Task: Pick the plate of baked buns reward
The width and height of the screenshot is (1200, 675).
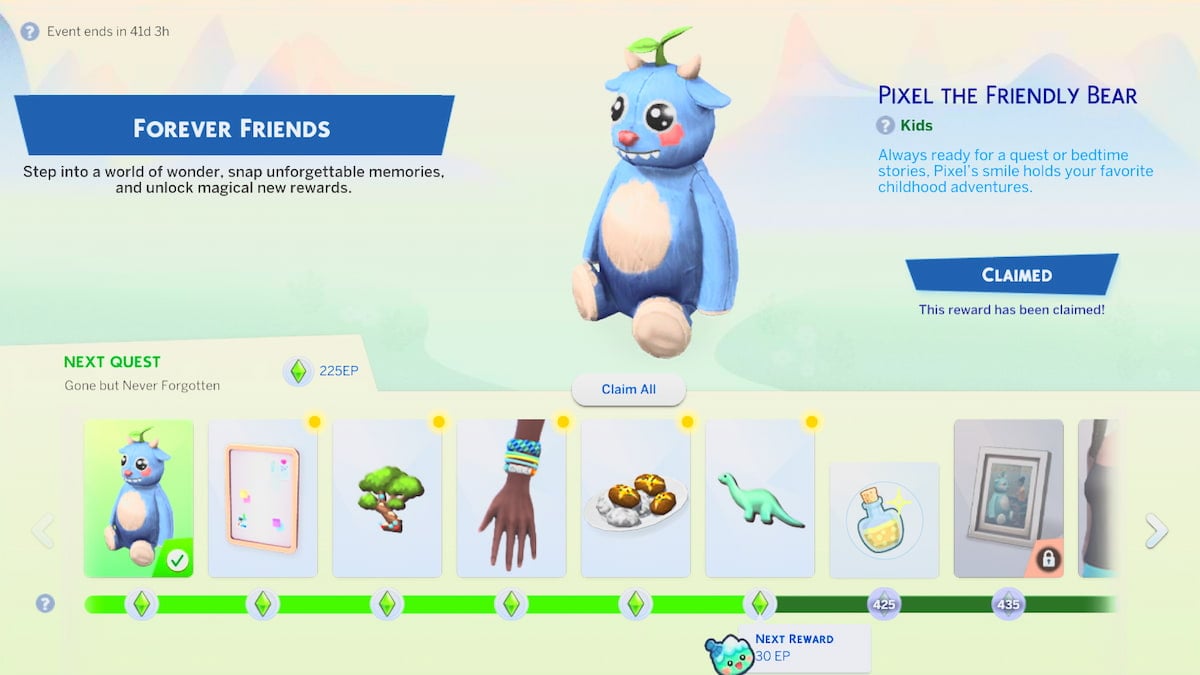Action: click(636, 498)
